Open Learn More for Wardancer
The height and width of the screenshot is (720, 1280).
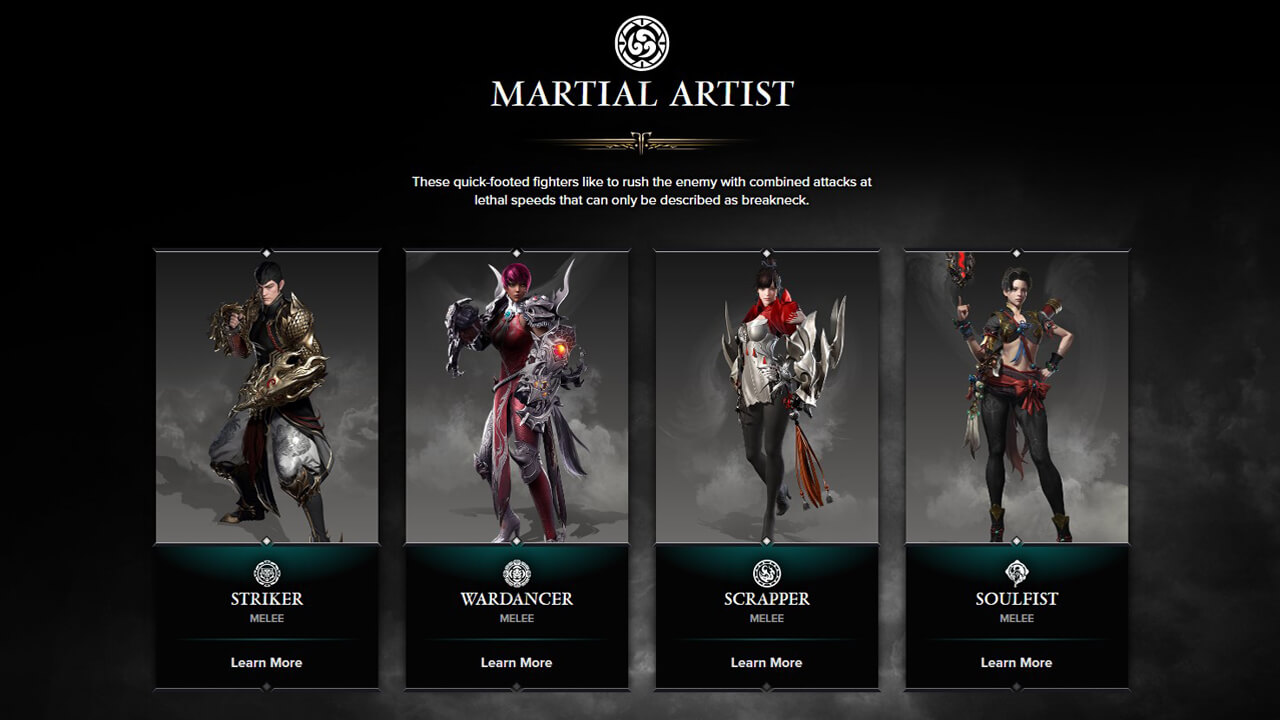516,662
